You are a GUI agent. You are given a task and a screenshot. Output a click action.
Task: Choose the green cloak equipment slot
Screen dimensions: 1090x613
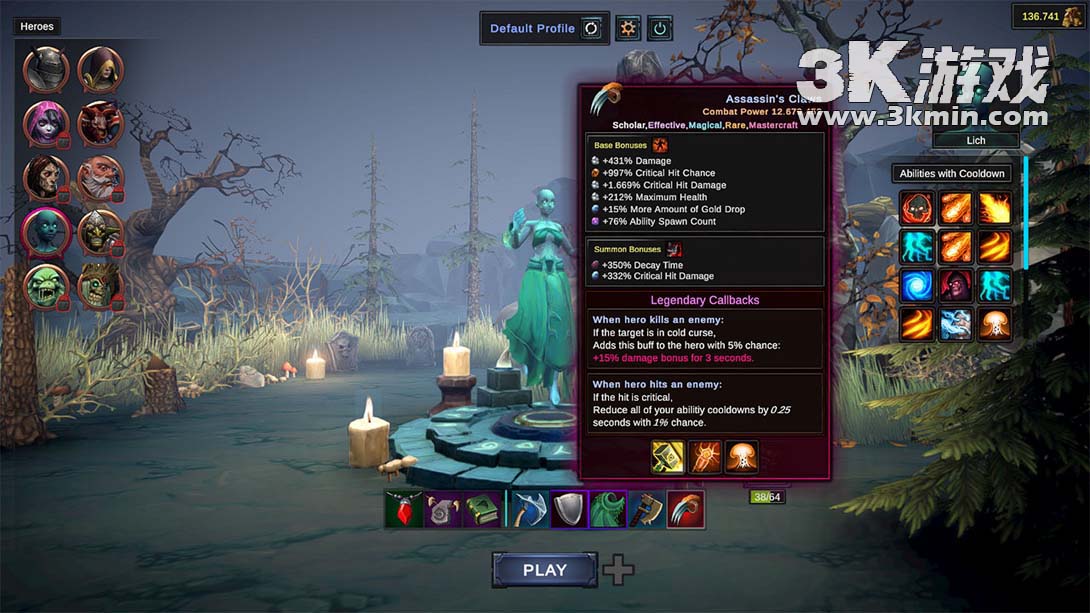(x=608, y=509)
